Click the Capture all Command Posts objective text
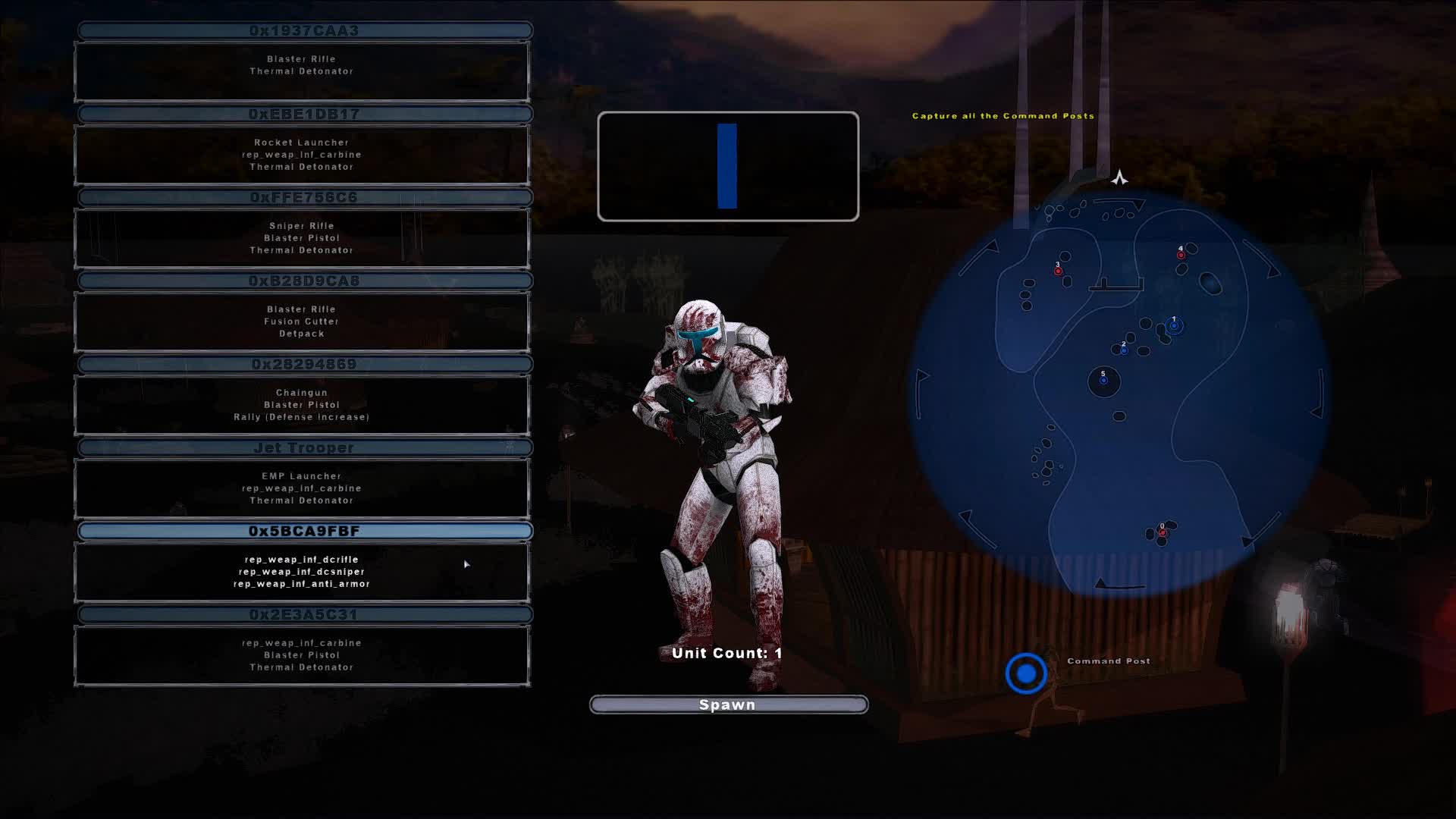 click(x=1003, y=116)
